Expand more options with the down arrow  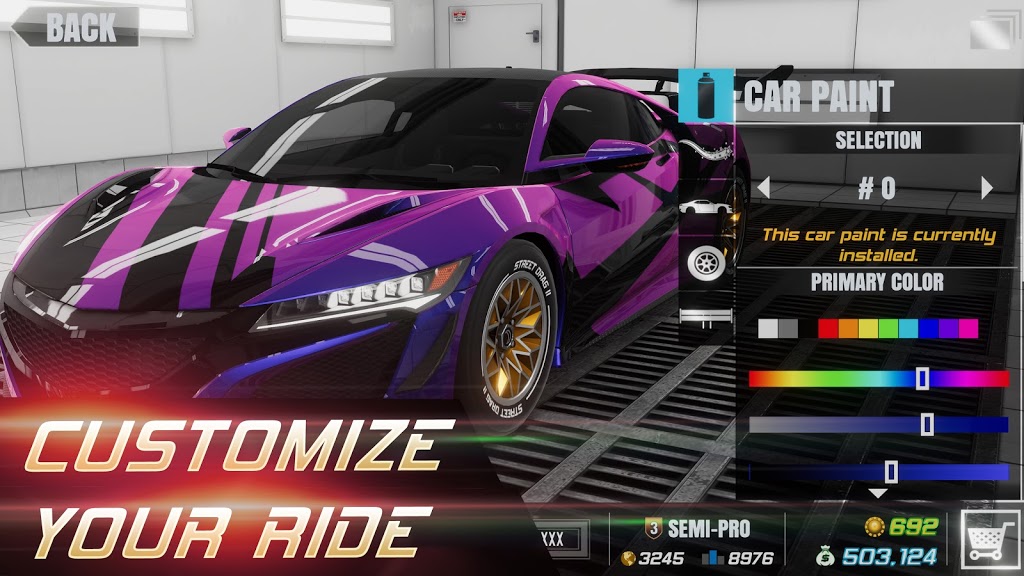click(x=878, y=493)
